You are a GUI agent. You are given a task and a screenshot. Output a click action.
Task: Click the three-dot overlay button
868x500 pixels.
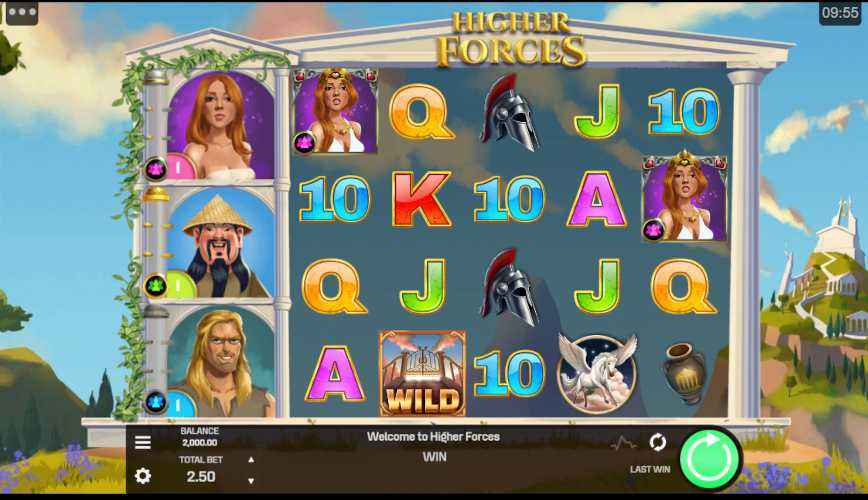point(21,13)
